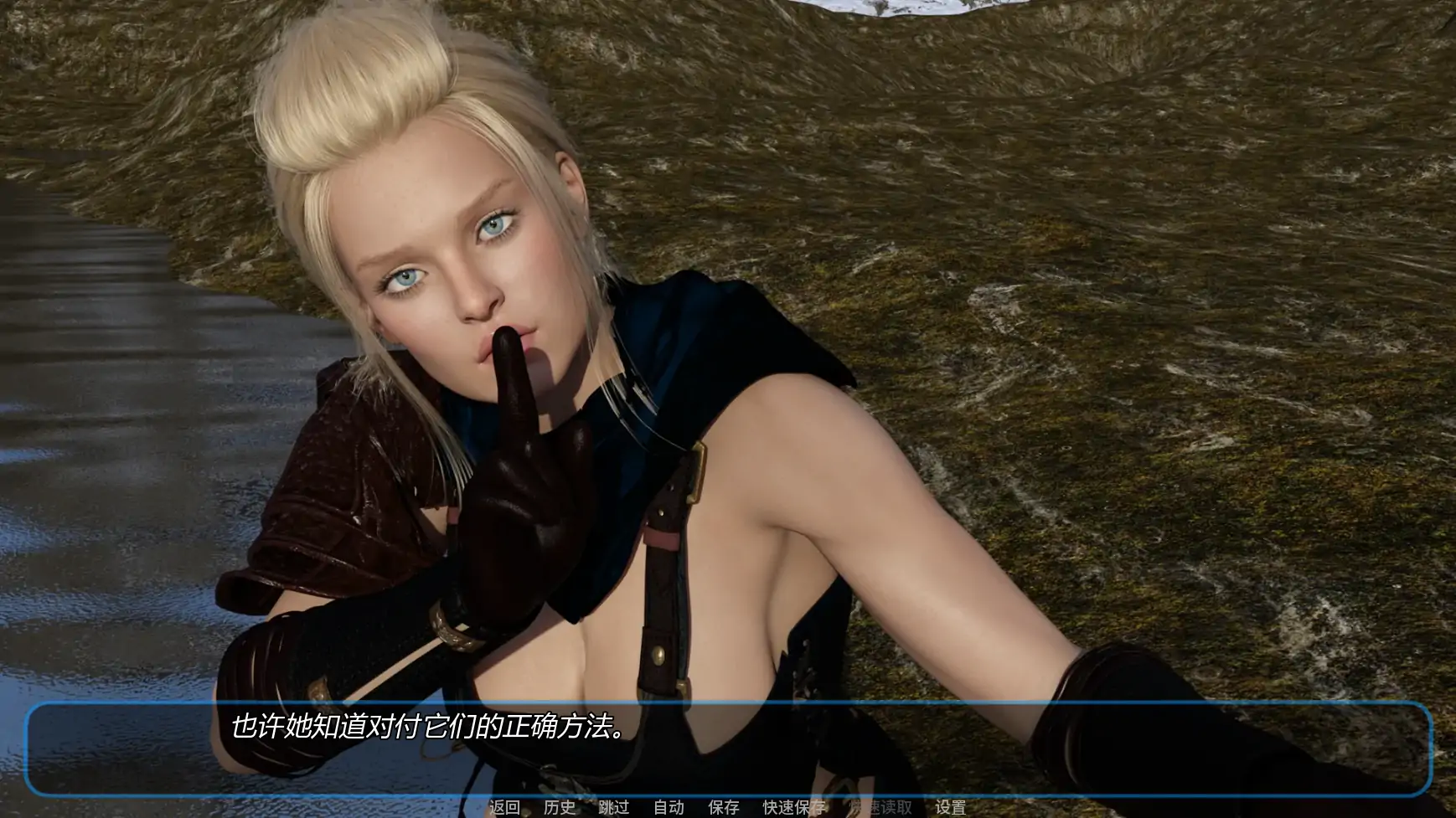Toggle 自动 auto-advance mode
This screenshot has height=818, width=1456.
(x=669, y=807)
